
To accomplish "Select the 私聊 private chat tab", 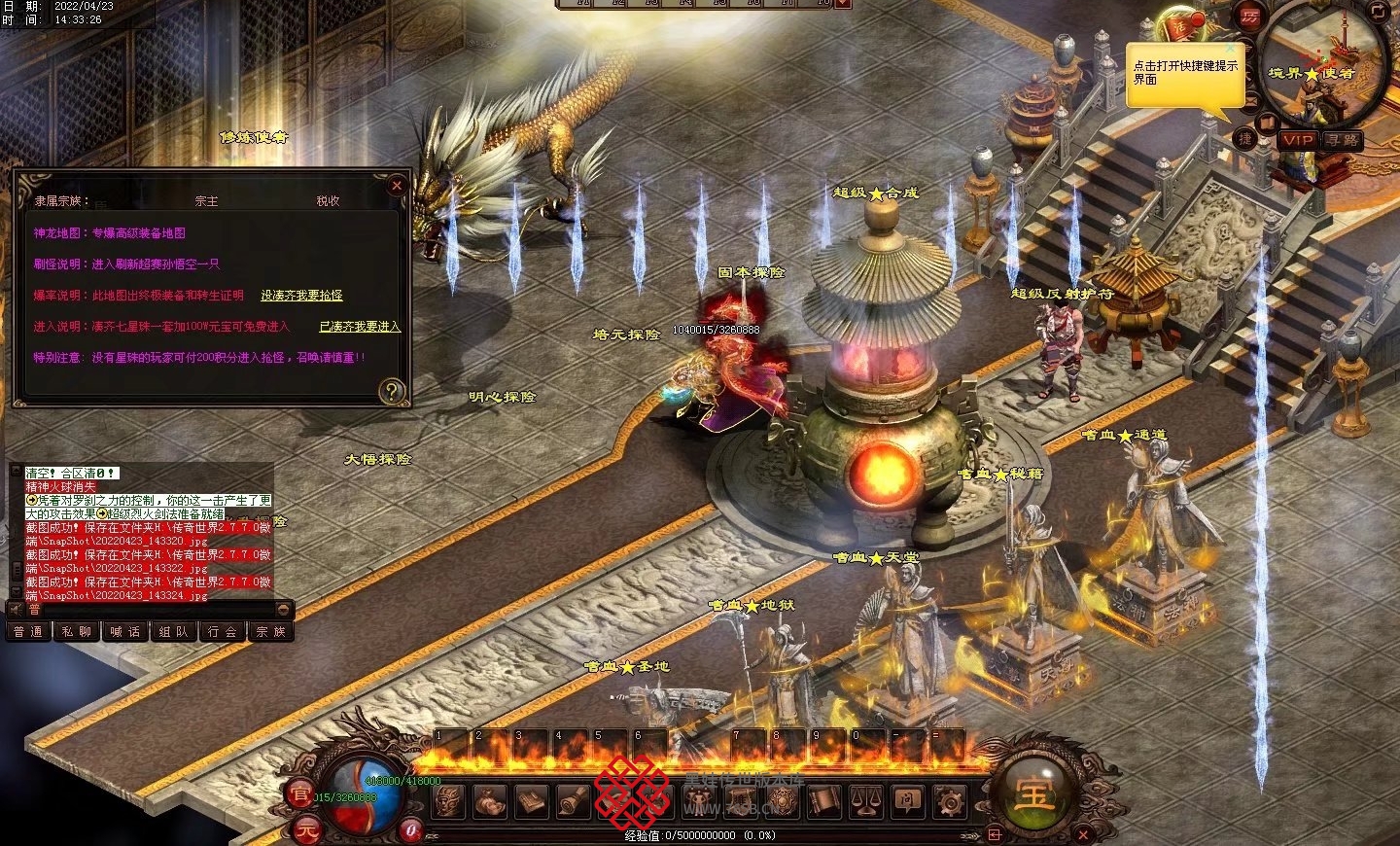I will (x=76, y=632).
